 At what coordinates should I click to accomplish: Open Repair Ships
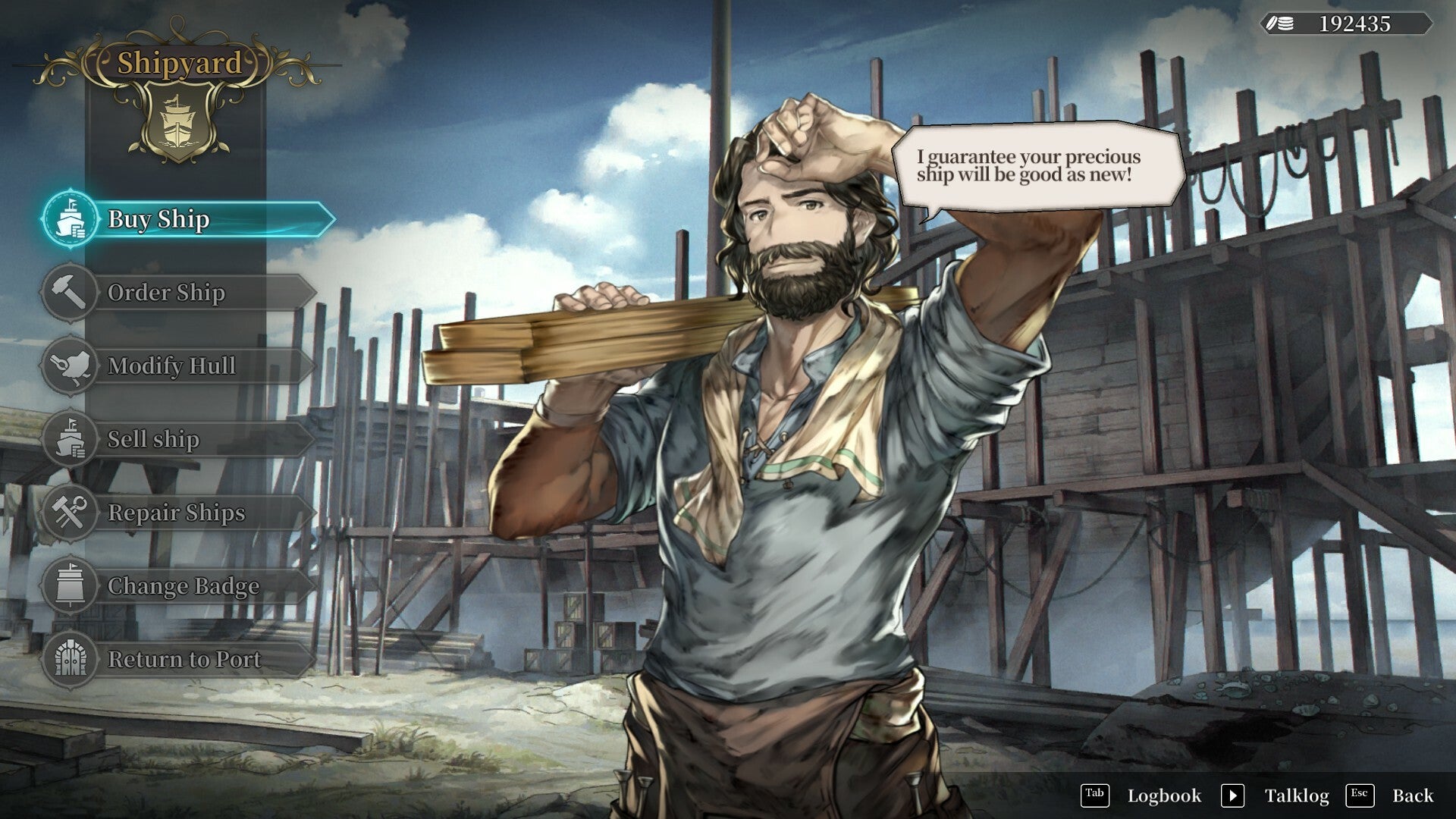click(178, 513)
